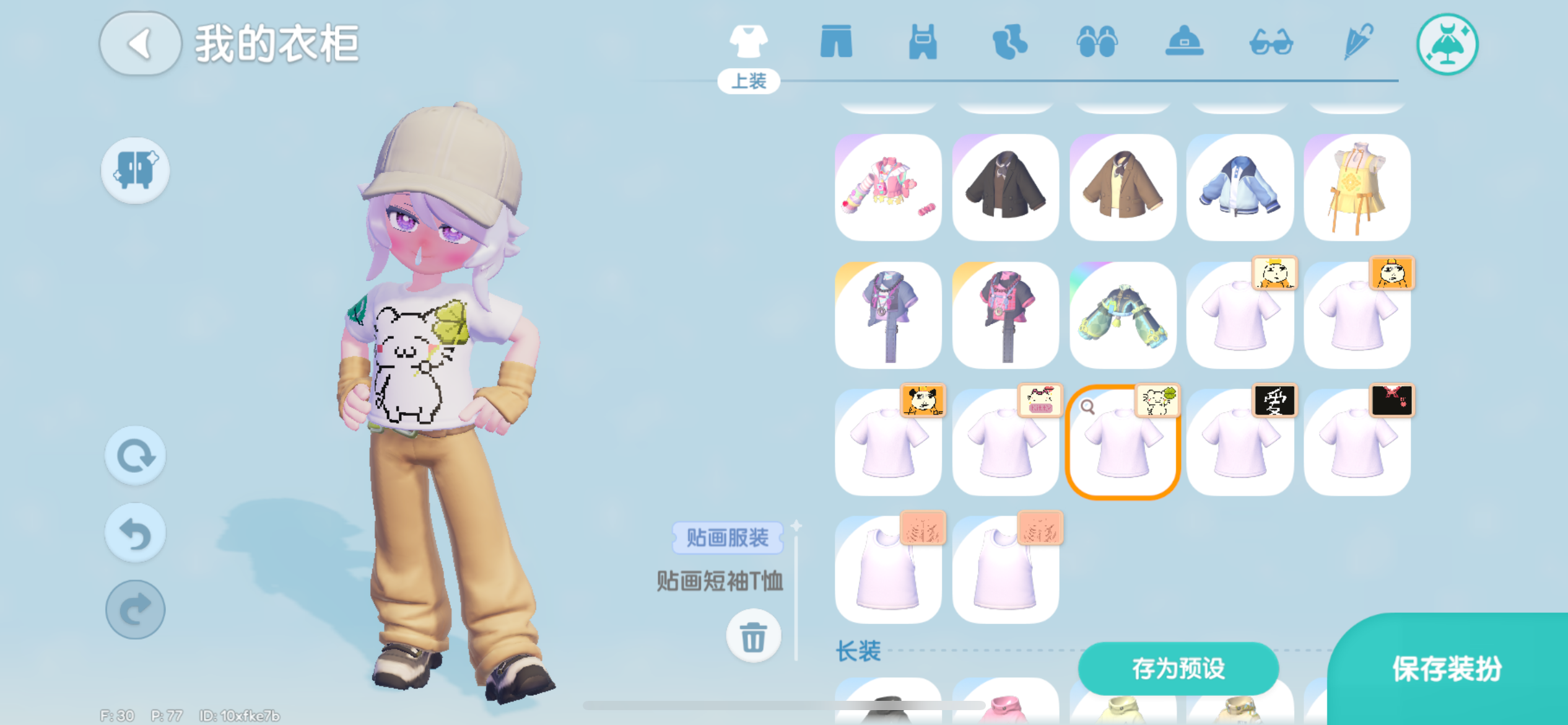Go back using the back arrow
This screenshot has width=1568, height=725.
point(140,45)
